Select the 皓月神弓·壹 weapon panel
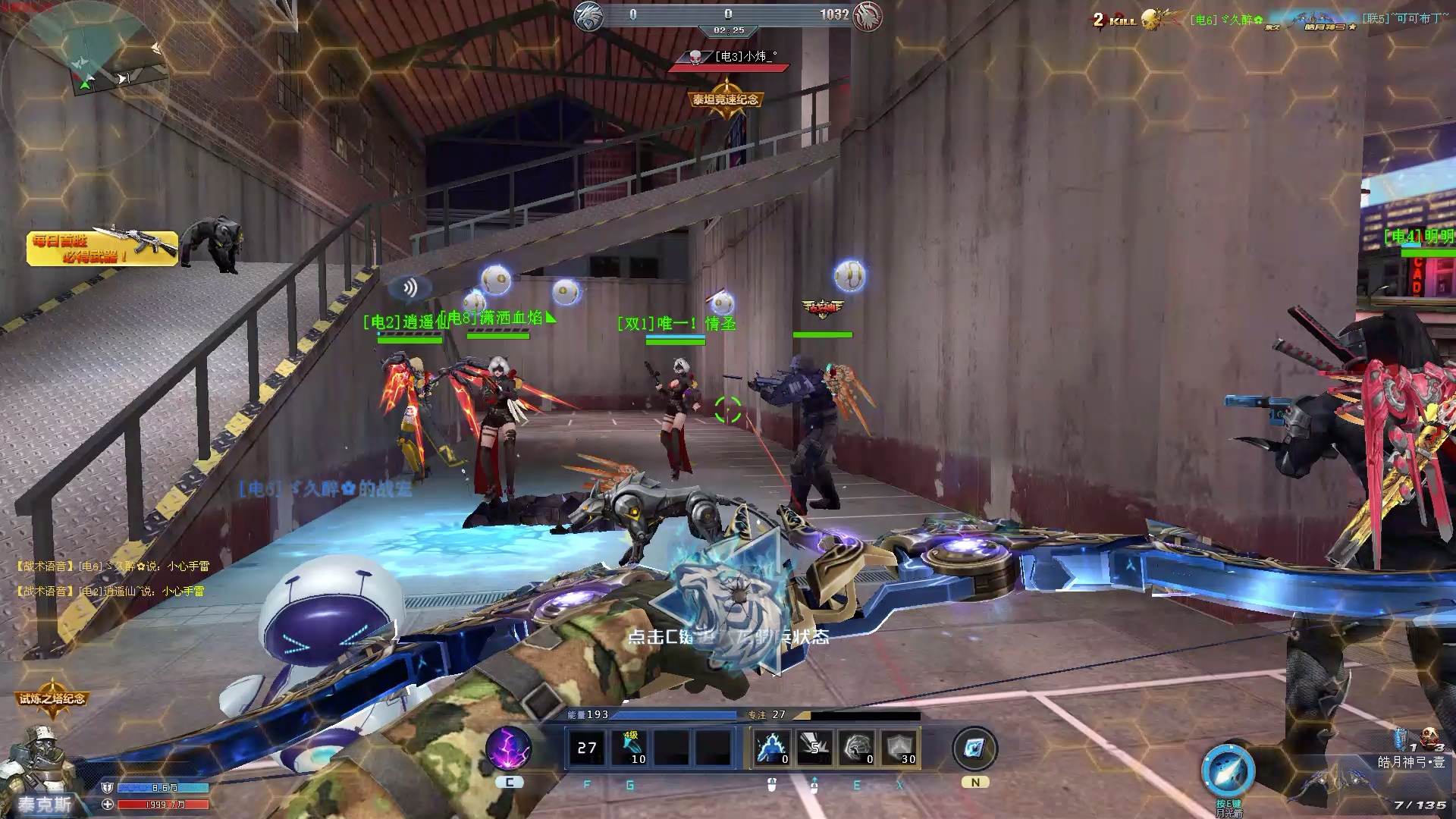The image size is (1456, 819). coord(1410,762)
